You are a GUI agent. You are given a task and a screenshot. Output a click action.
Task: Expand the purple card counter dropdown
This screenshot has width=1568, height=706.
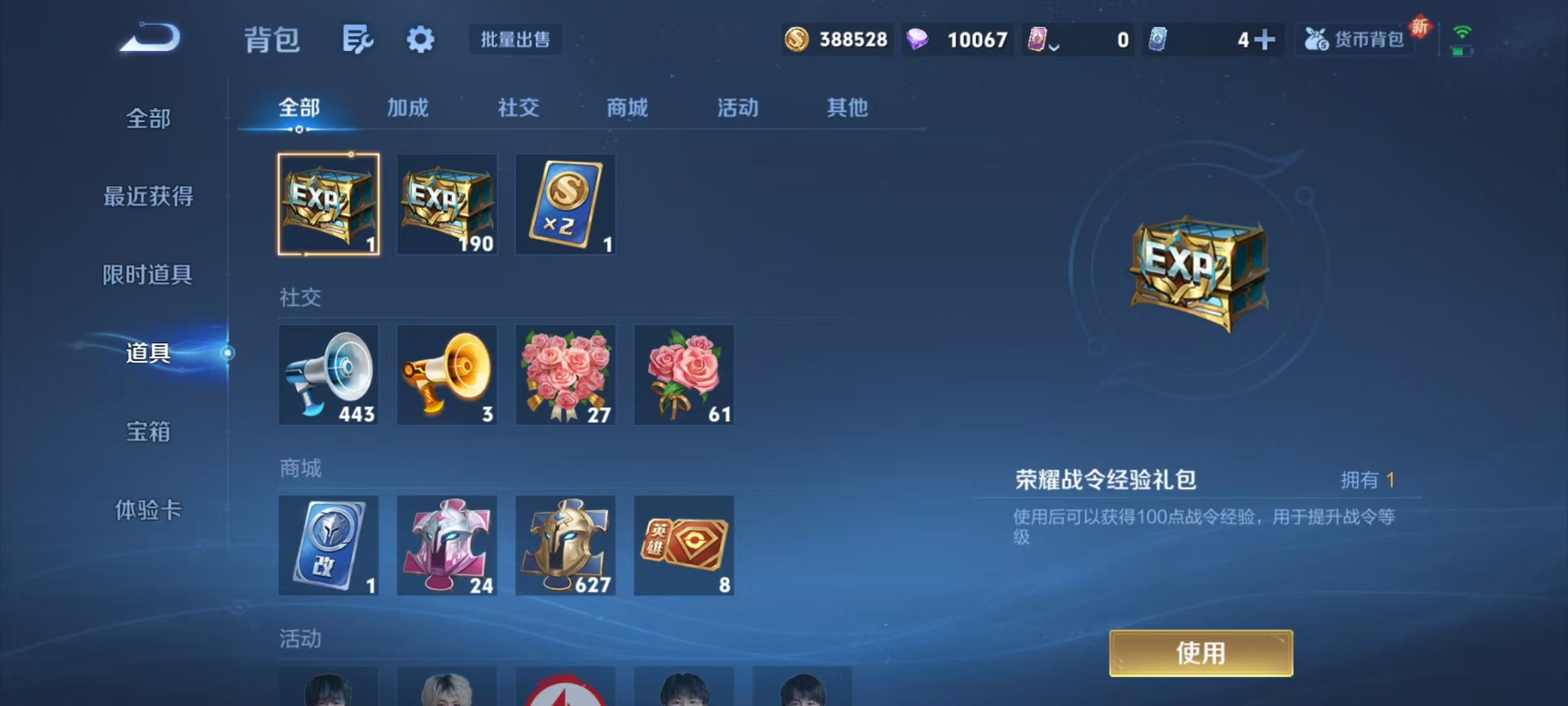pos(1053,43)
